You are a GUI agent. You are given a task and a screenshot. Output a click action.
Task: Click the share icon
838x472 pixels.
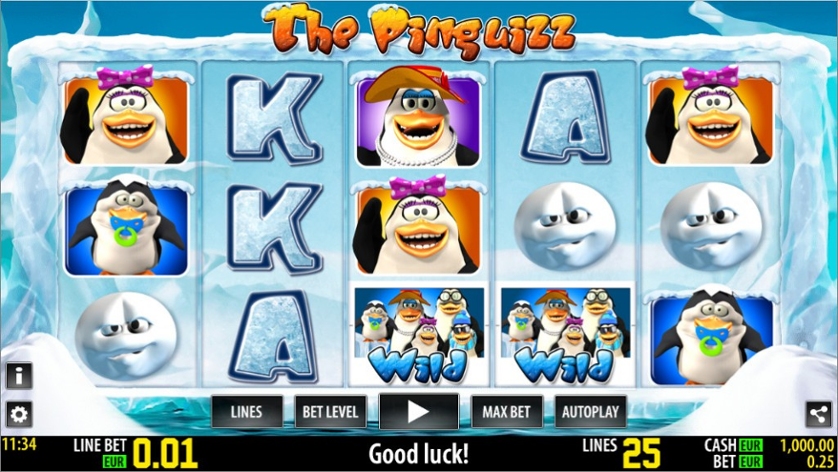click(x=820, y=413)
